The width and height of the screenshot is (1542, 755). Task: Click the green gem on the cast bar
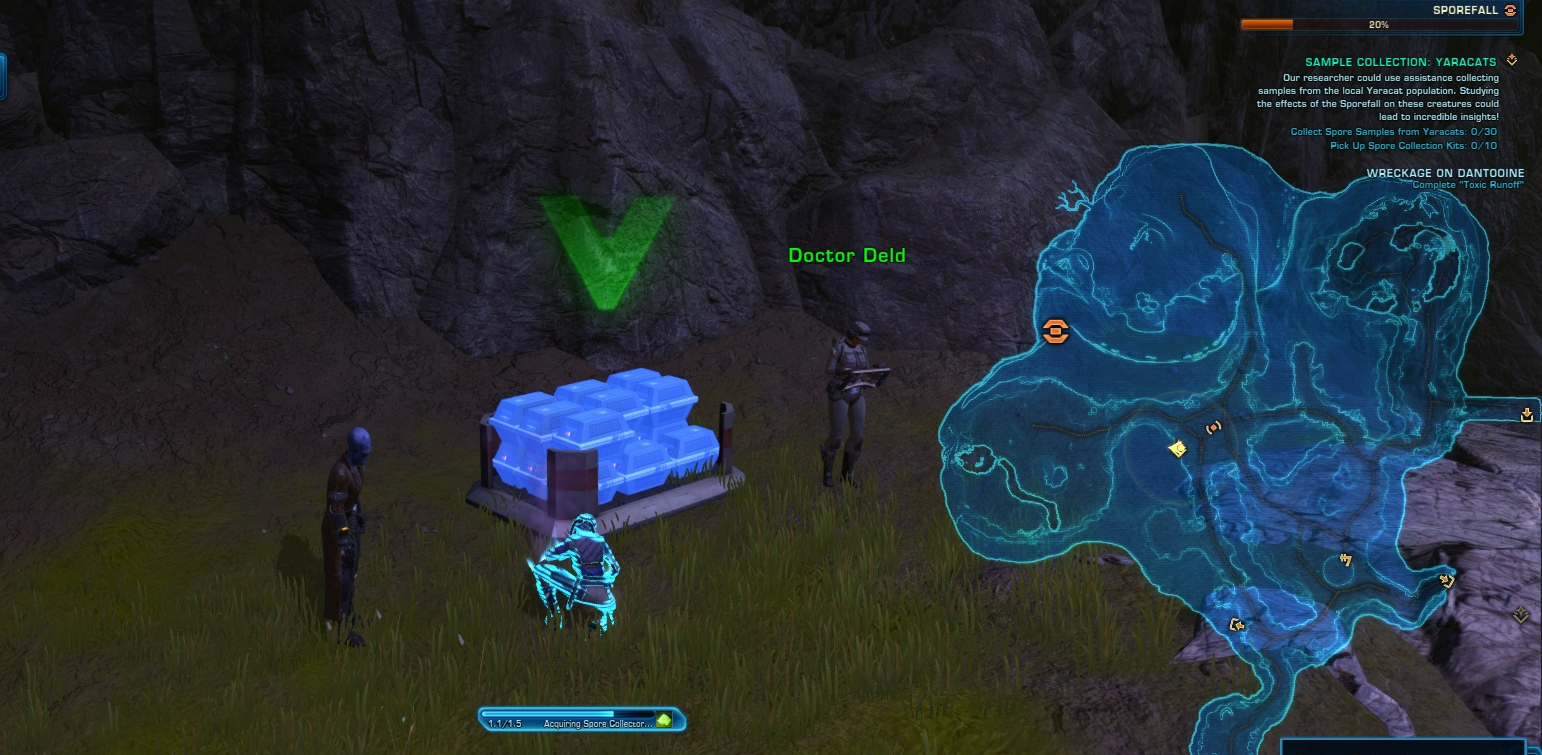[663, 720]
